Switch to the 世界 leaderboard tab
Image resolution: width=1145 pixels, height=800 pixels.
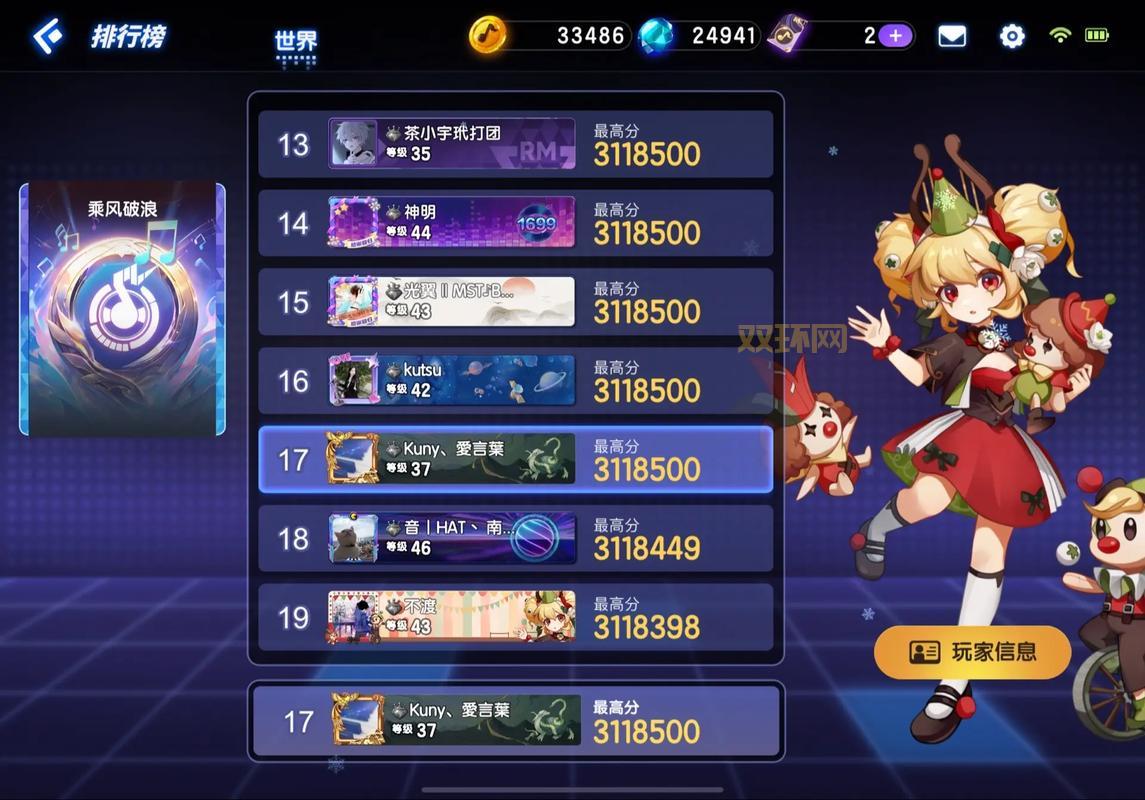tap(296, 42)
